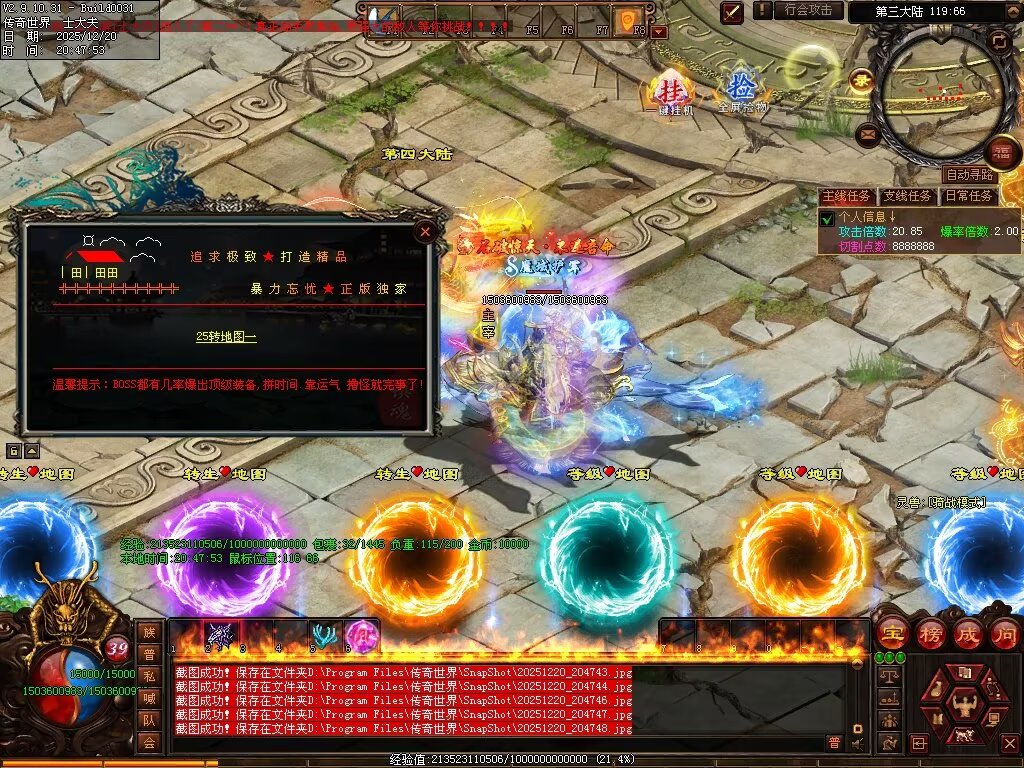Image resolution: width=1024 pixels, height=768 pixels.
Task: Toggle the 个人信息 green checkbox
Action: [827, 218]
